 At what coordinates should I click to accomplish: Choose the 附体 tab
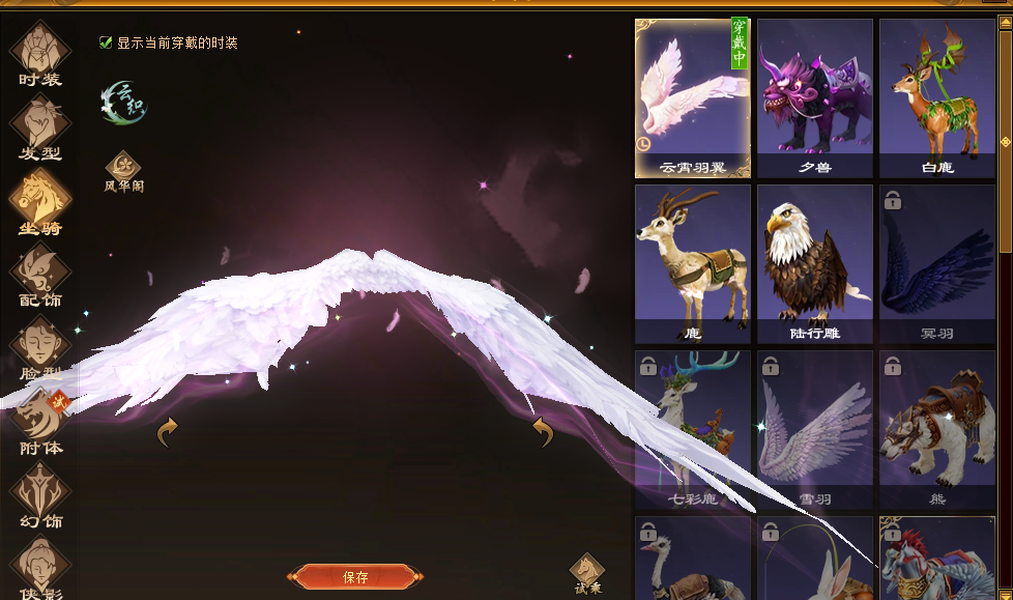[40, 420]
